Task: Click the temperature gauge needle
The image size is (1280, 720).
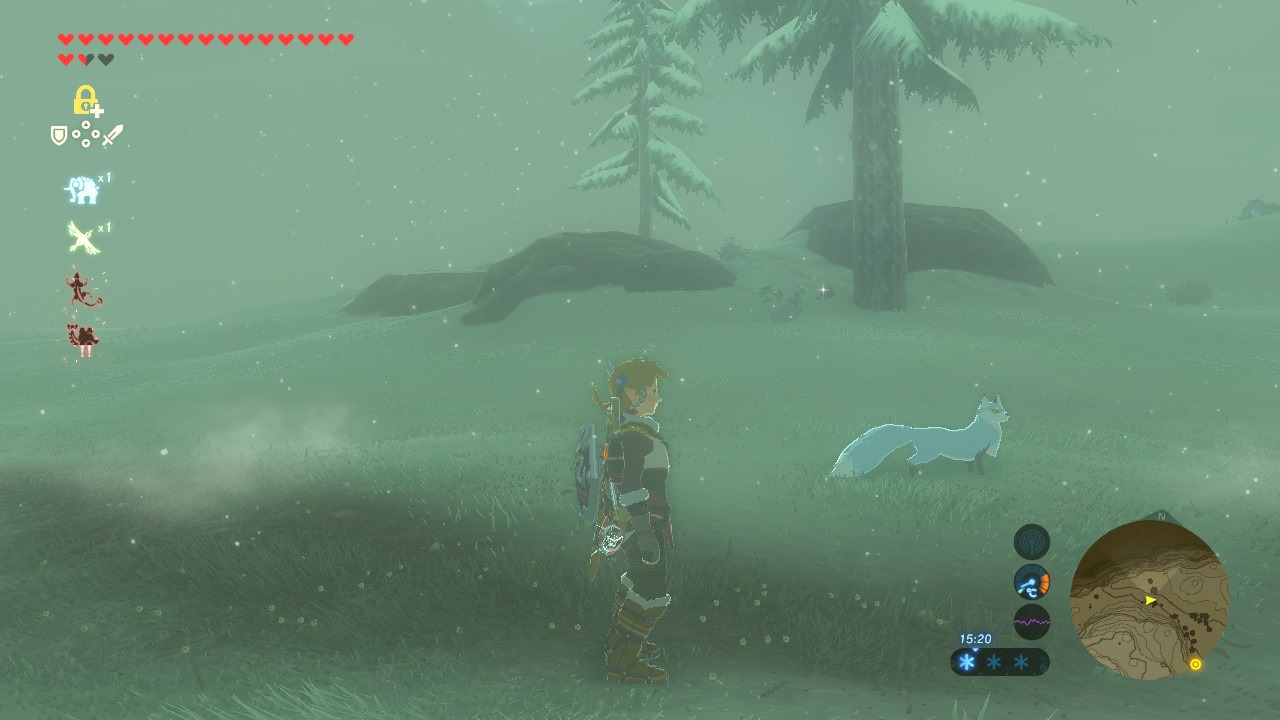Action: [1030, 582]
